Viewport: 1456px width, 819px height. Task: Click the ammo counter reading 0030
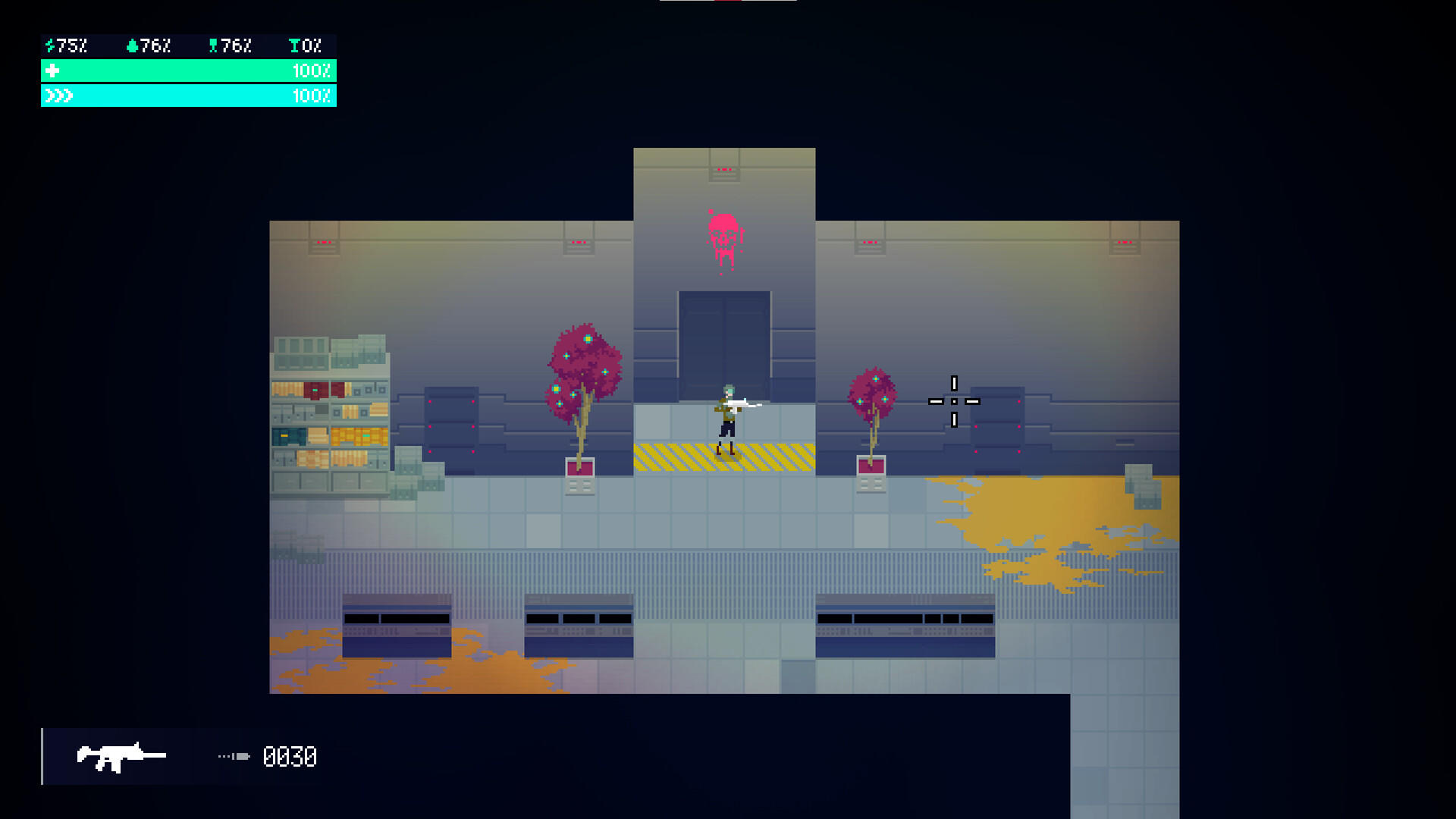coord(290,757)
